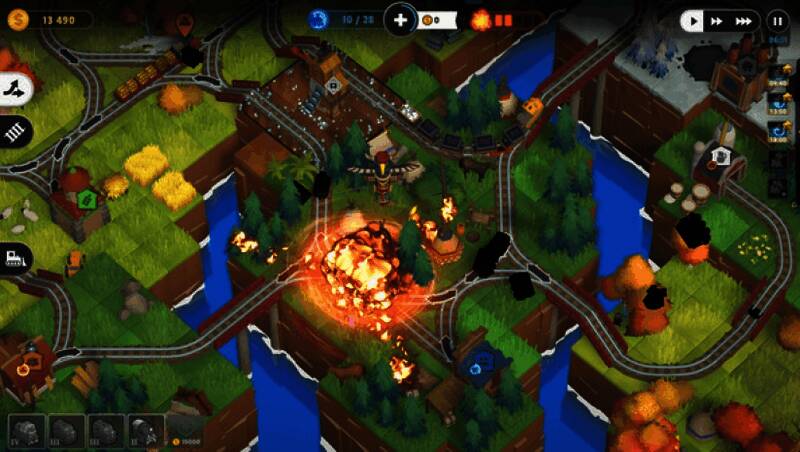Screen dimensions: 800x452
Task: Click the plus button beside train counter
Action: point(400,19)
